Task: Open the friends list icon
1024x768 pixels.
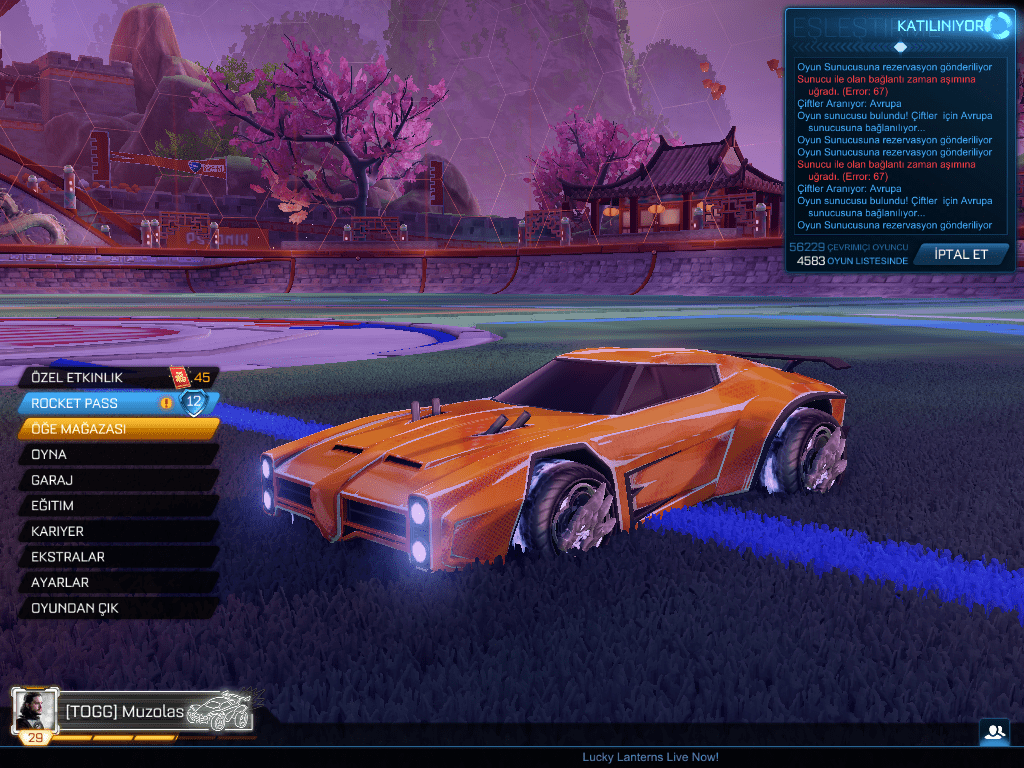Action: point(994,732)
